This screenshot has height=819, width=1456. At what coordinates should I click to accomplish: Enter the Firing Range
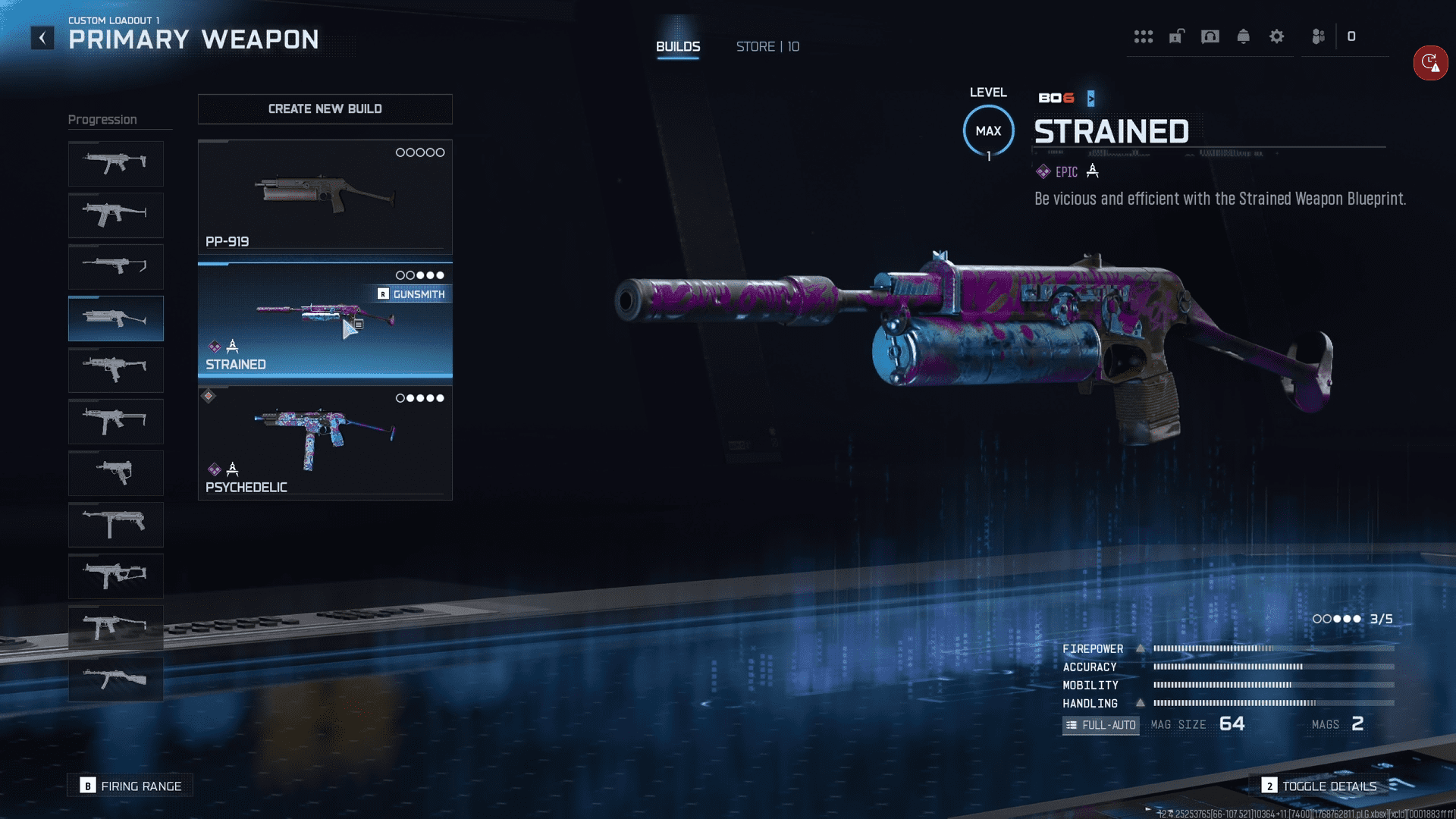(x=130, y=786)
